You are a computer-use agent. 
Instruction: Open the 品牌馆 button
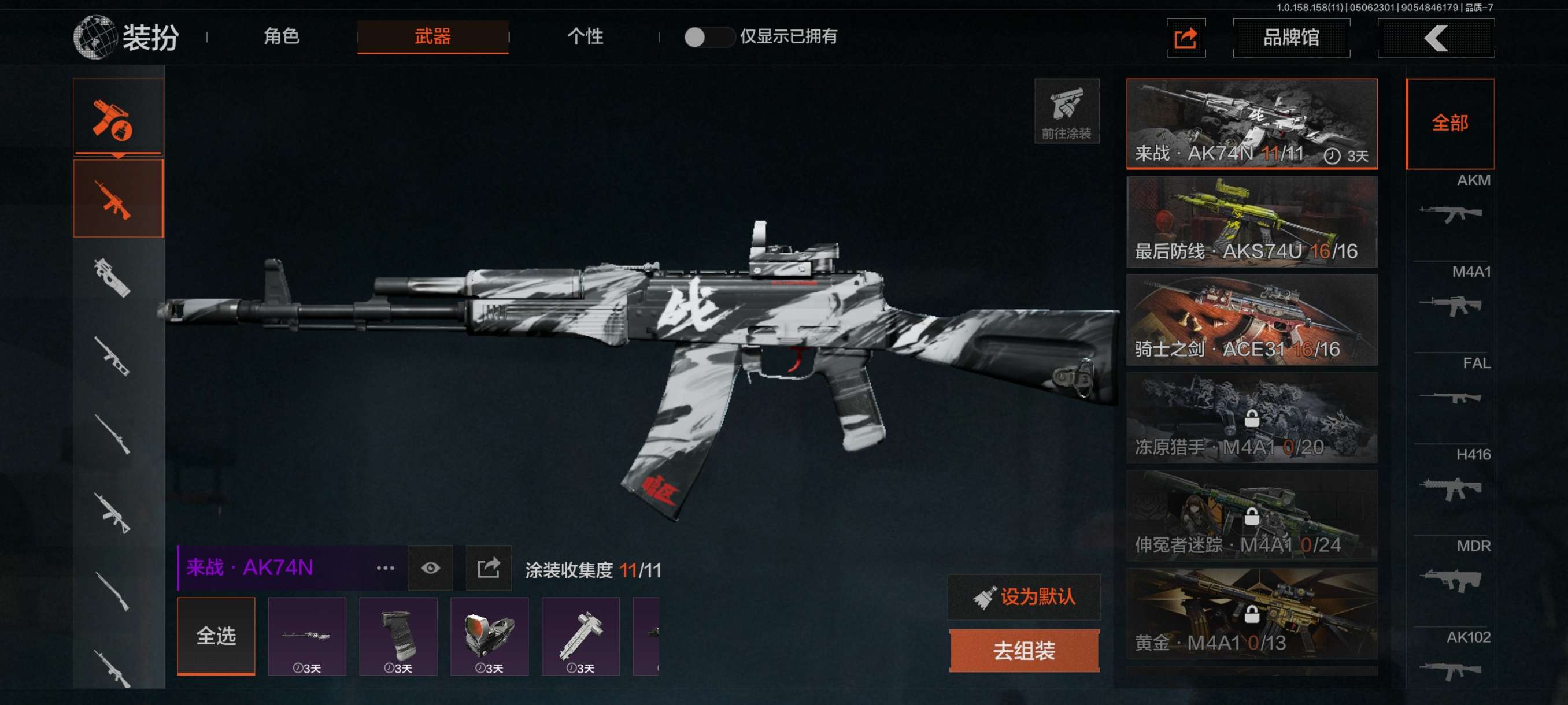pyautogui.click(x=1291, y=38)
